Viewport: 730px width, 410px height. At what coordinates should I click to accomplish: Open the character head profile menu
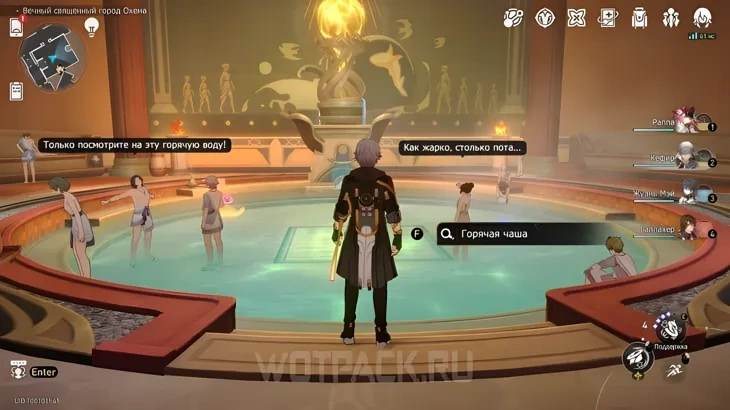[703, 18]
